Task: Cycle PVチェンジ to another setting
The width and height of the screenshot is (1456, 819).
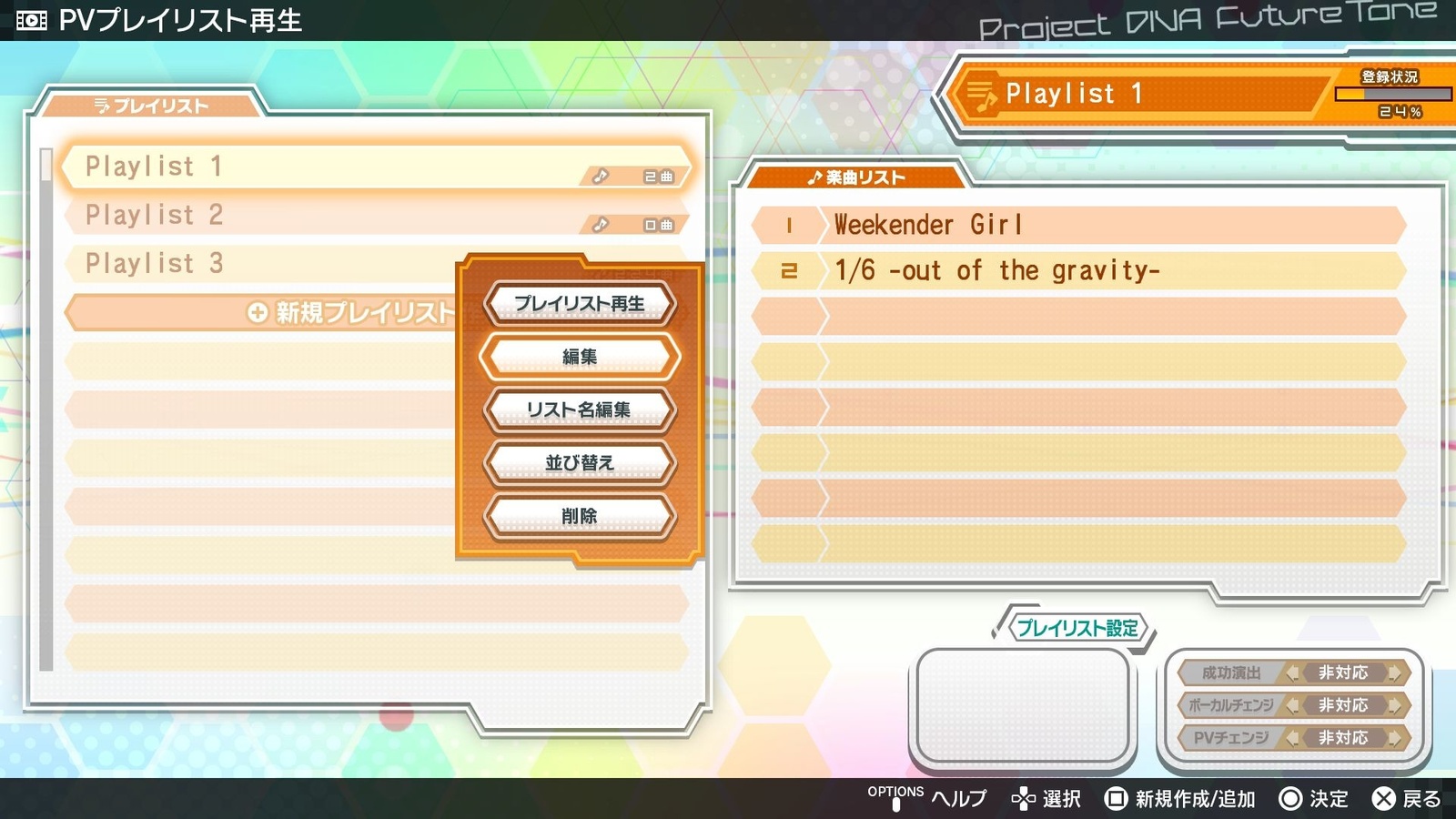Action: click(1393, 738)
